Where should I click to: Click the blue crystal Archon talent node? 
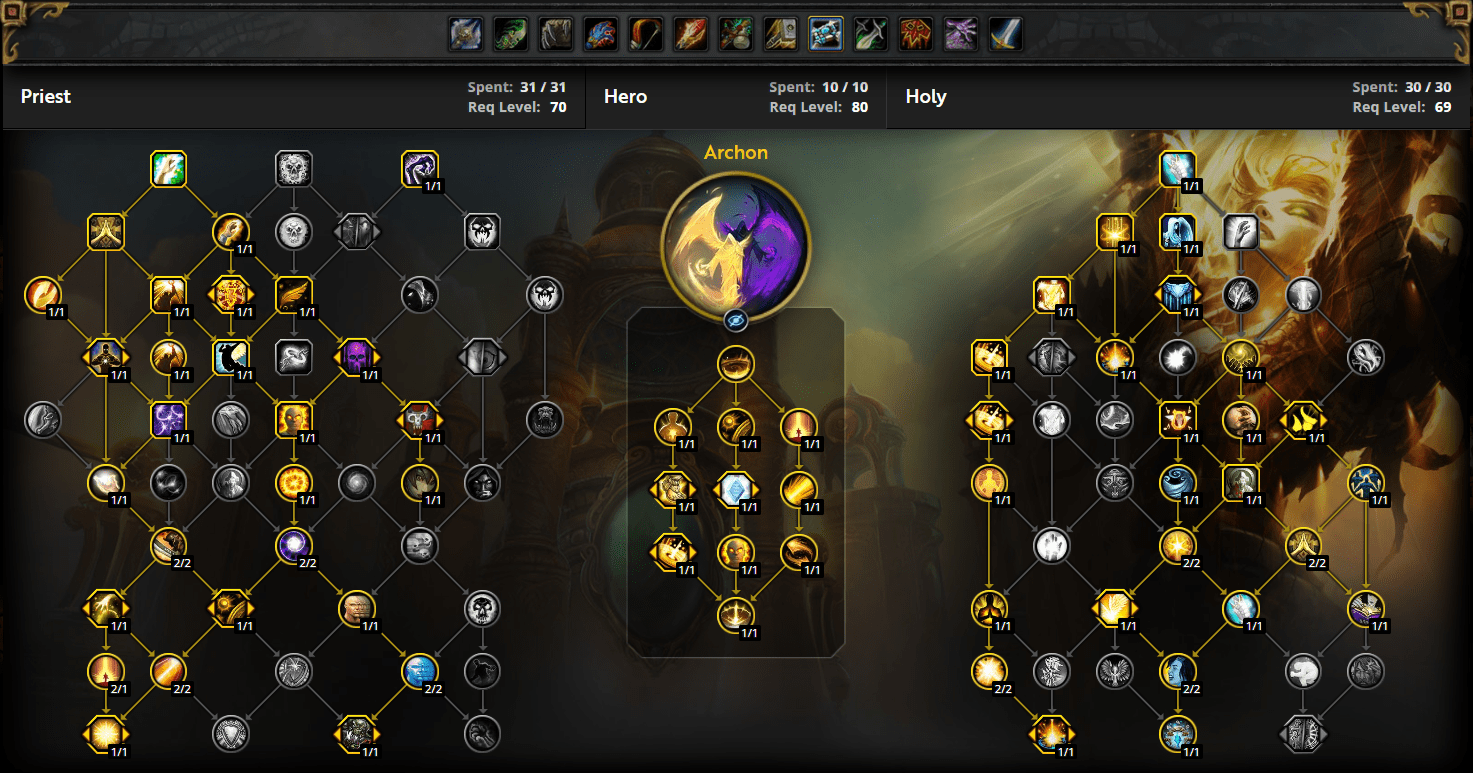(x=735, y=489)
